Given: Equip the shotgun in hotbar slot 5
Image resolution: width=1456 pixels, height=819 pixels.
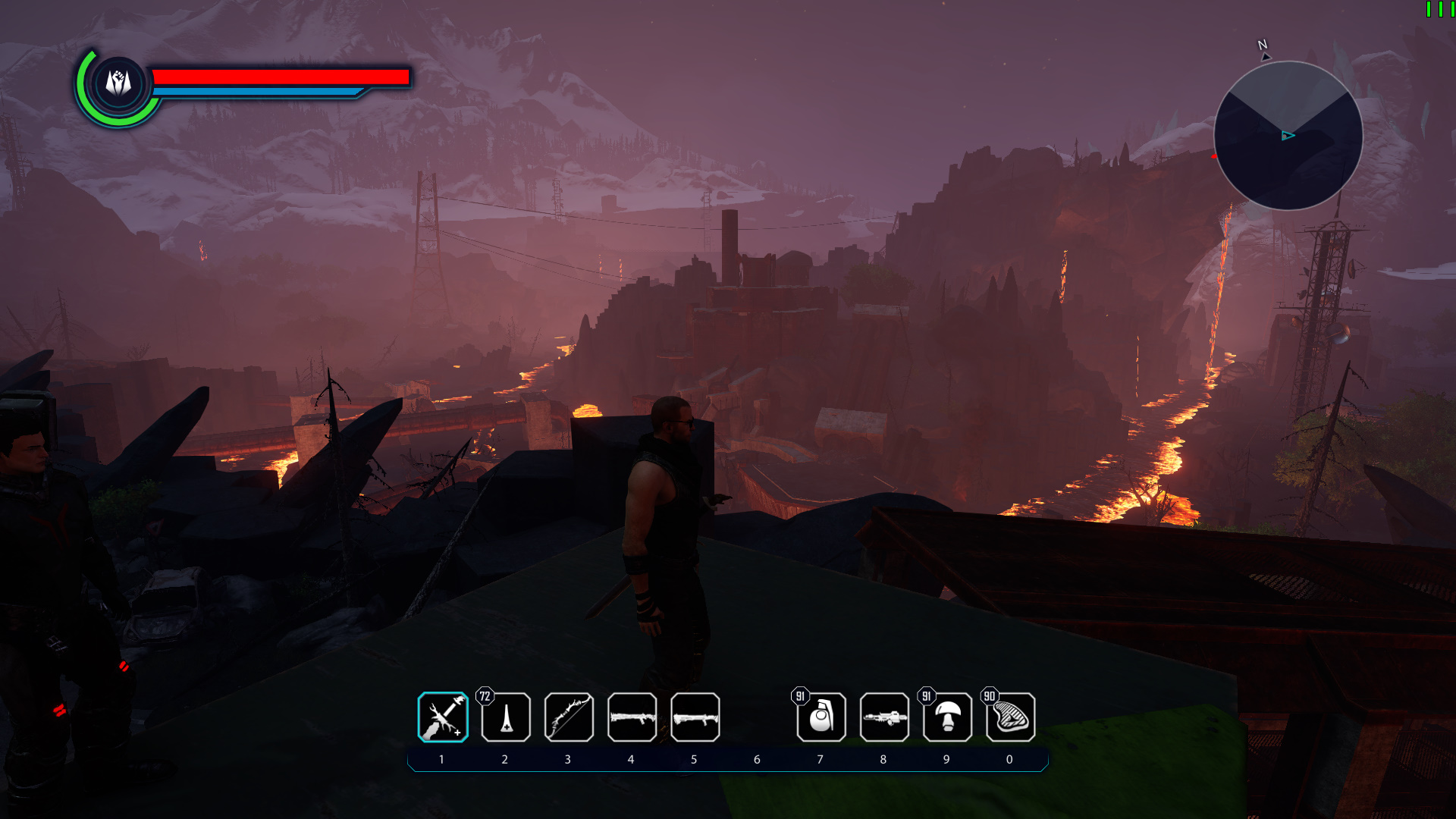Looking at the screenshot, I should [694, 716].
